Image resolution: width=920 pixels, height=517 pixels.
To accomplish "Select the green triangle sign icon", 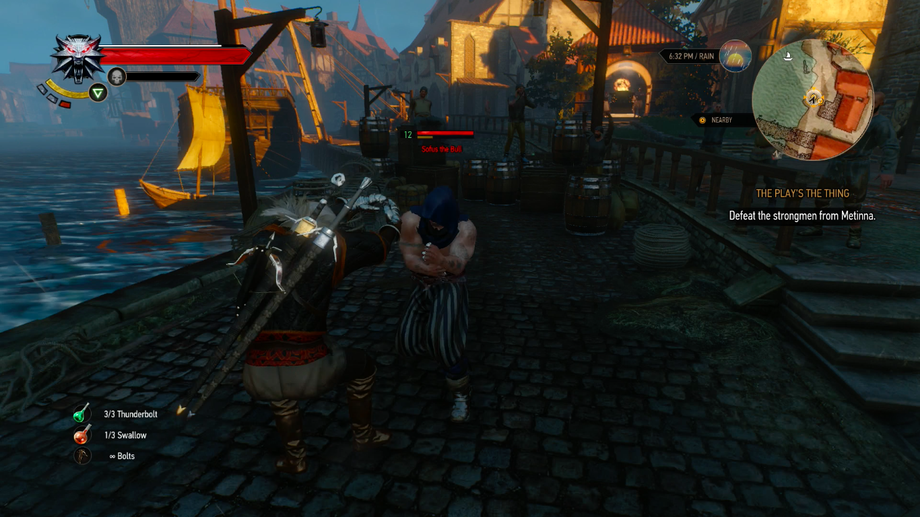I will pyautogui.click(x=98, y=93).
